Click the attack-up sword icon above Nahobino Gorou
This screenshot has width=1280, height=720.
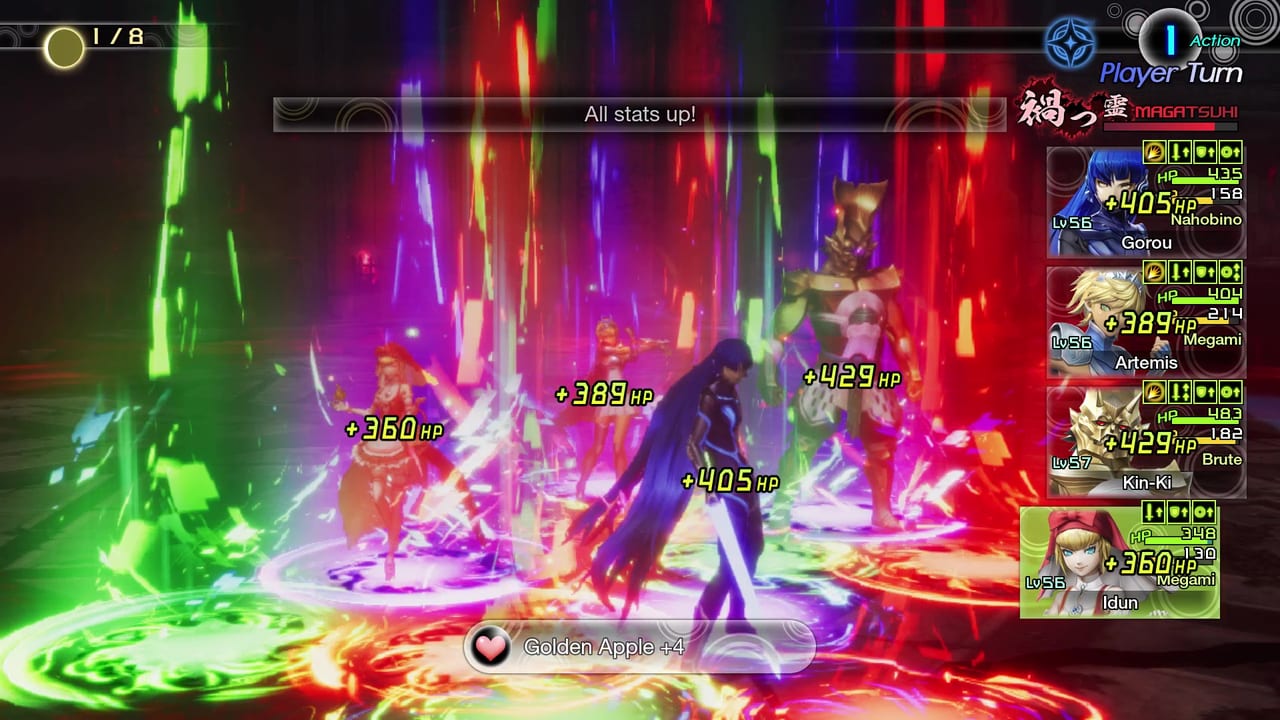pyautogui.click(x=1180, y=152)
